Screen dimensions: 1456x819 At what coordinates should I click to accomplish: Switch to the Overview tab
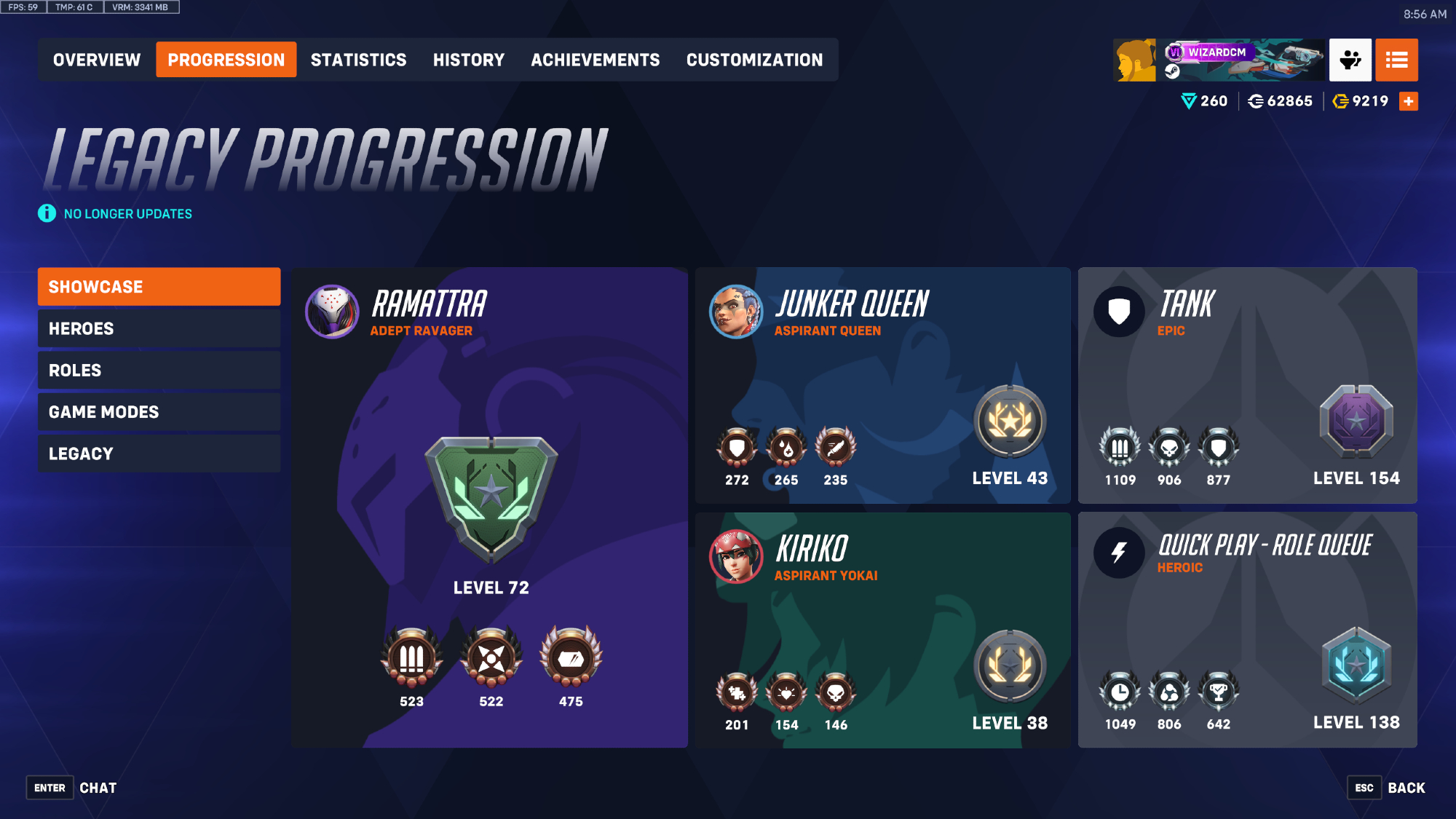point(97,60)
